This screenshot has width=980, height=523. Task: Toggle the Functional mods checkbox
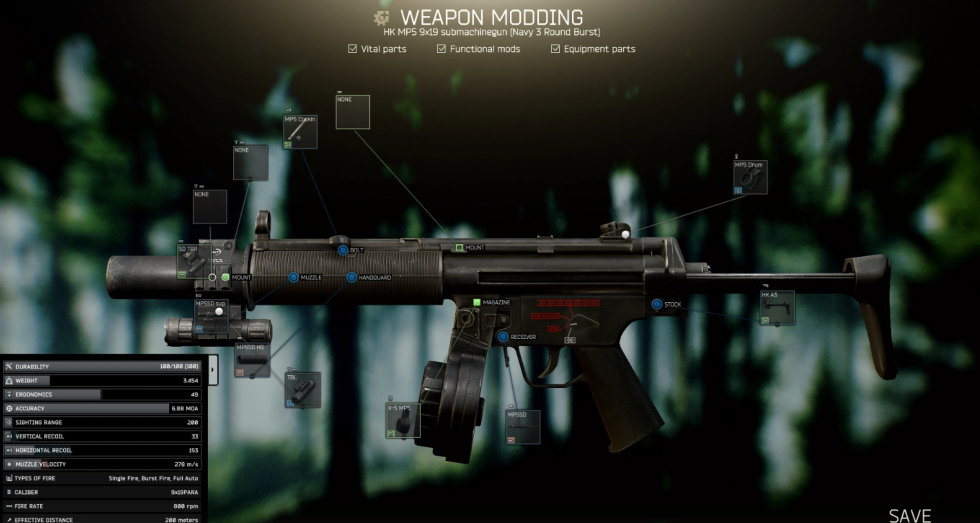click(441, 48)
